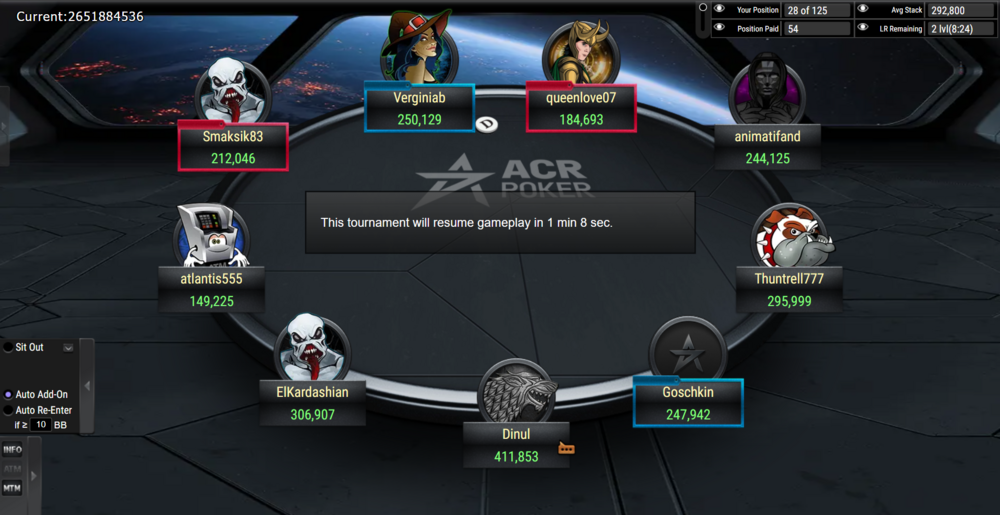Select player queenlove07's seat
Screen dimensions: 1000x515
[581, 108]
